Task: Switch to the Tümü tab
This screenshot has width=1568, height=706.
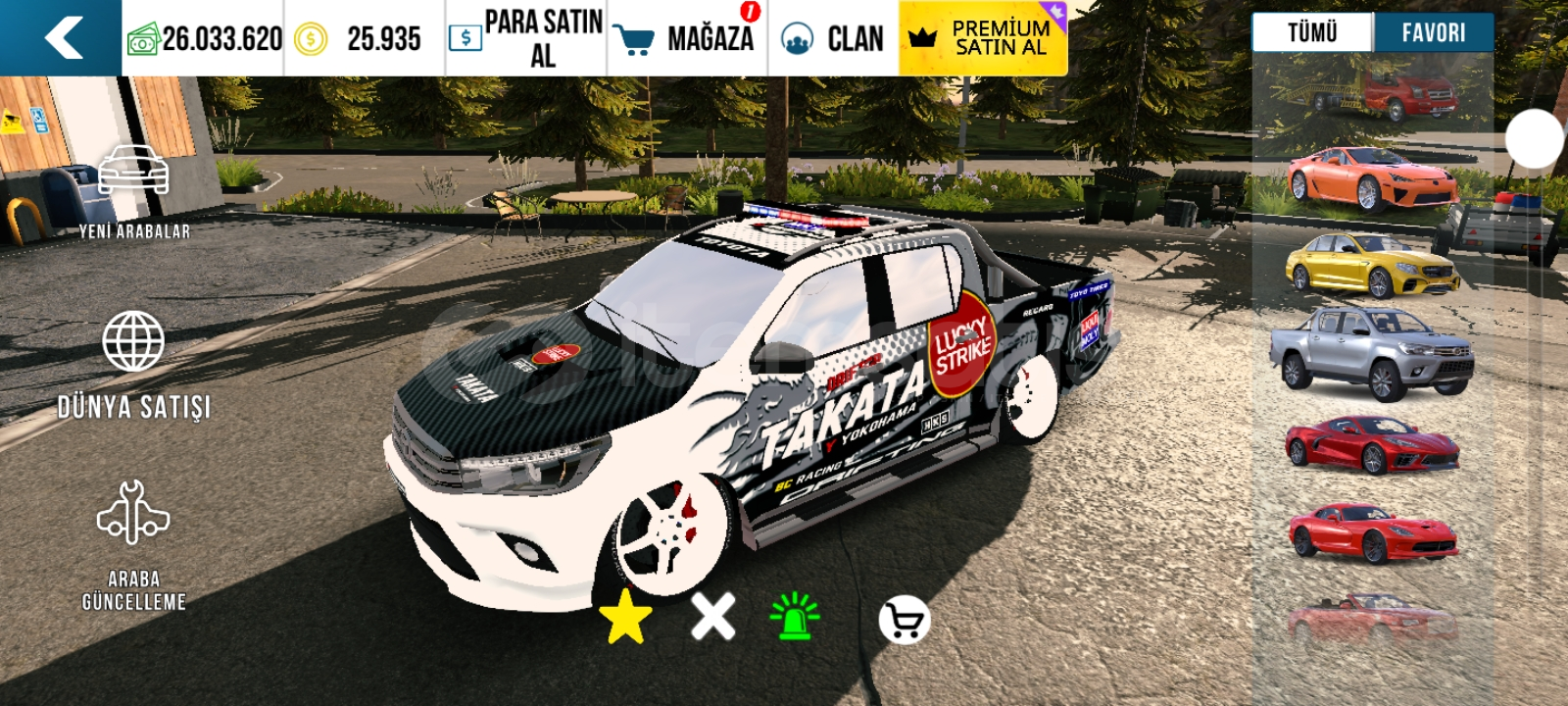Action: tap(1311, 32)
